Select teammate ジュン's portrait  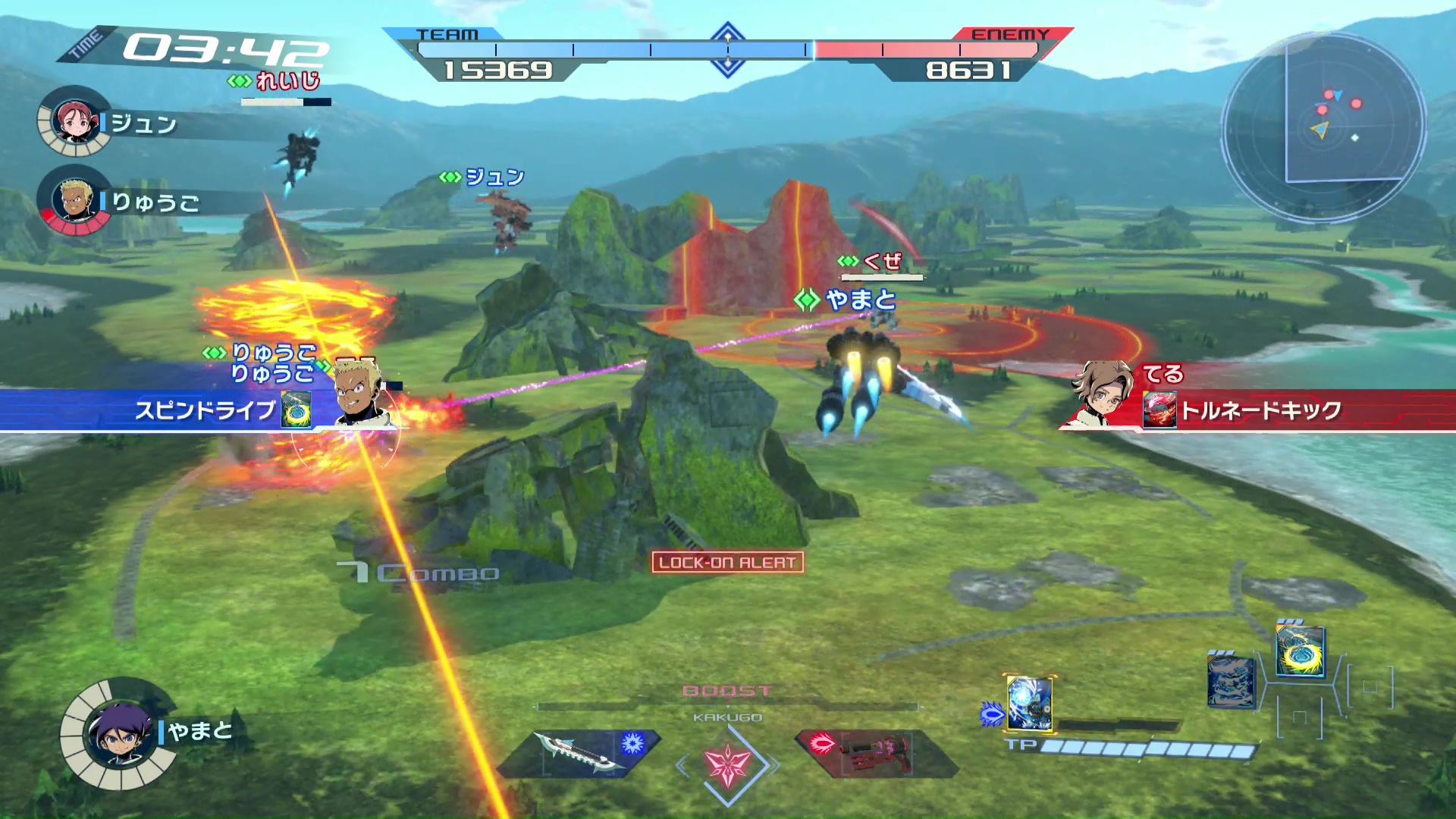74,121
